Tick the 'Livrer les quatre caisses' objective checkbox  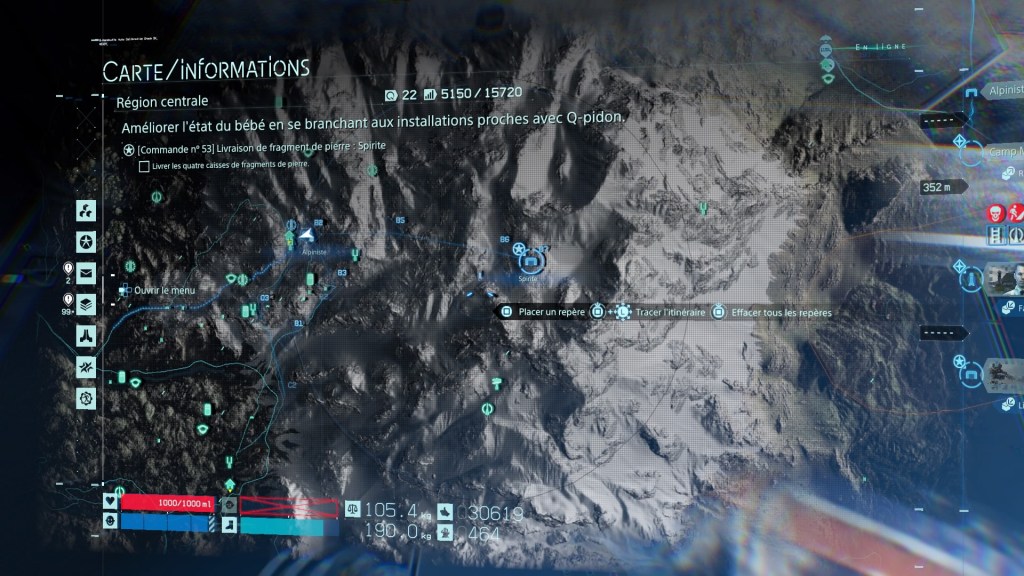pos(145,165)
